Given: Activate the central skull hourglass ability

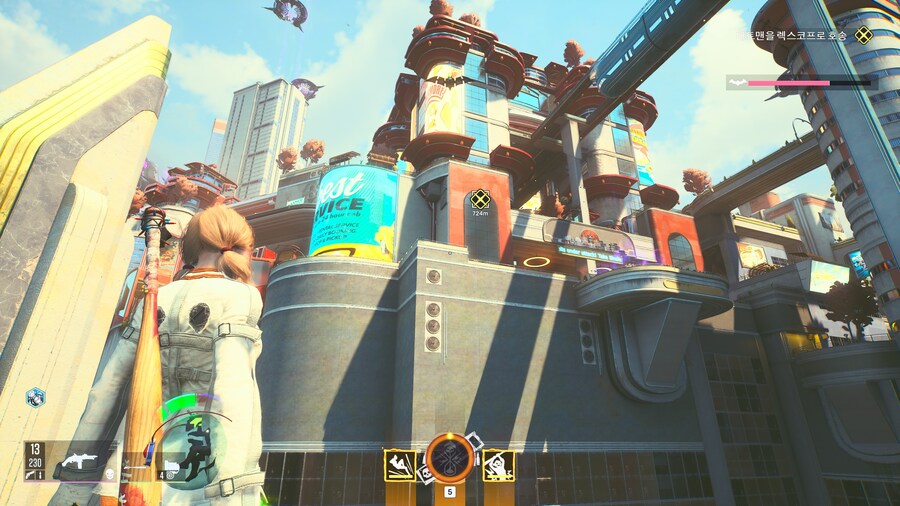Looking at the screenshot, I should 448,460.
